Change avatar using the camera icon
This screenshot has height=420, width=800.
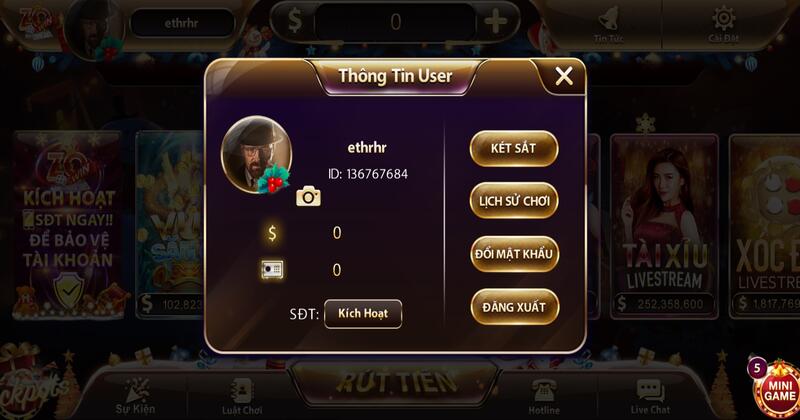308,196
